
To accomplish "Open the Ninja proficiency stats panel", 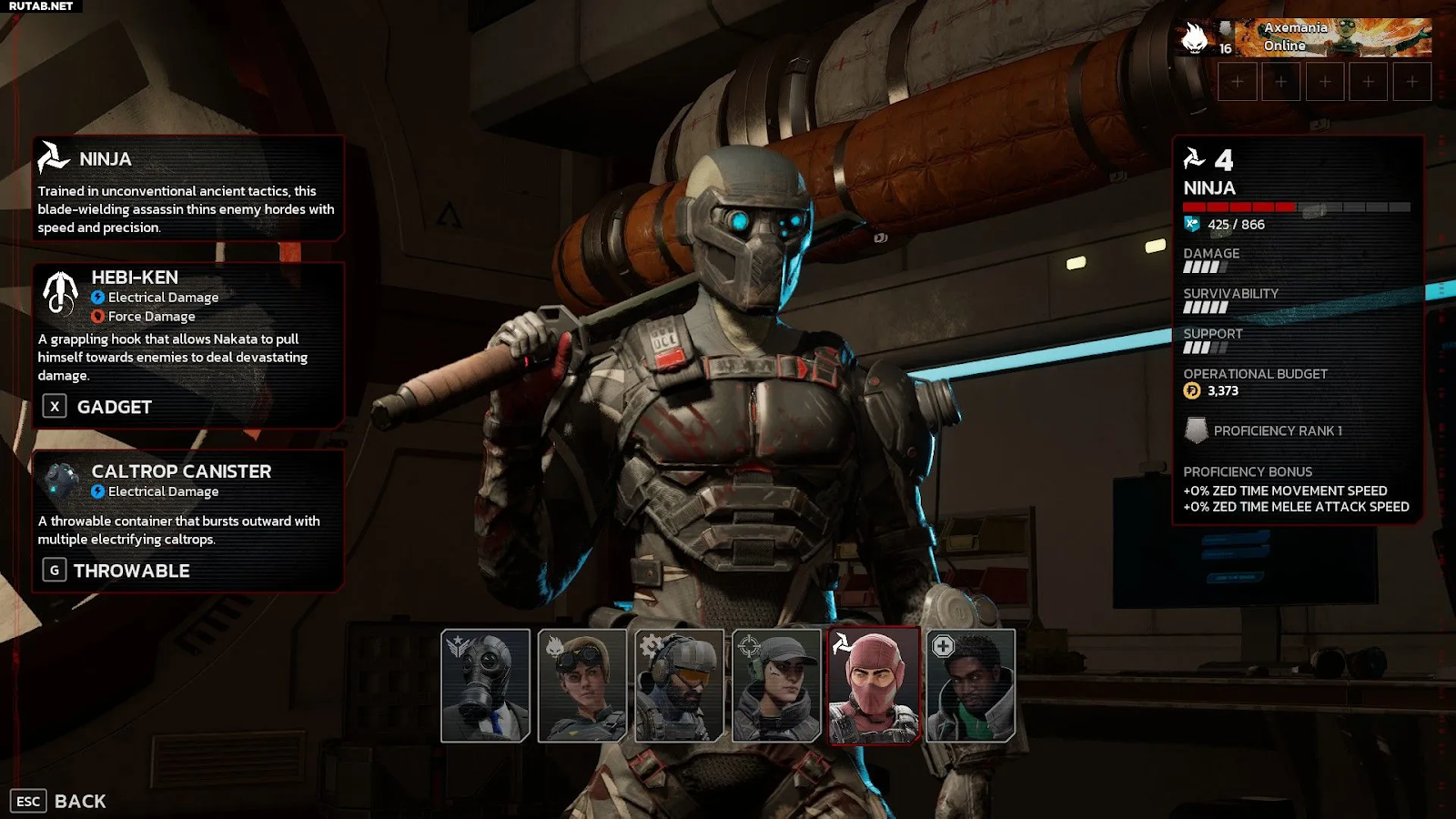I will [1298, 330].
